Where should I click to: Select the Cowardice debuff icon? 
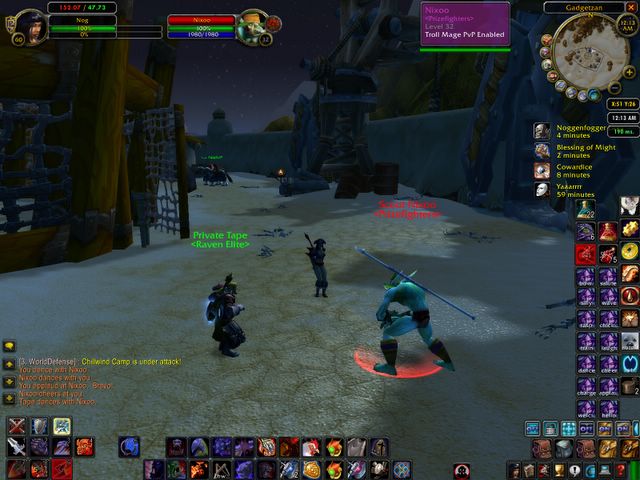tap(541, 170)
